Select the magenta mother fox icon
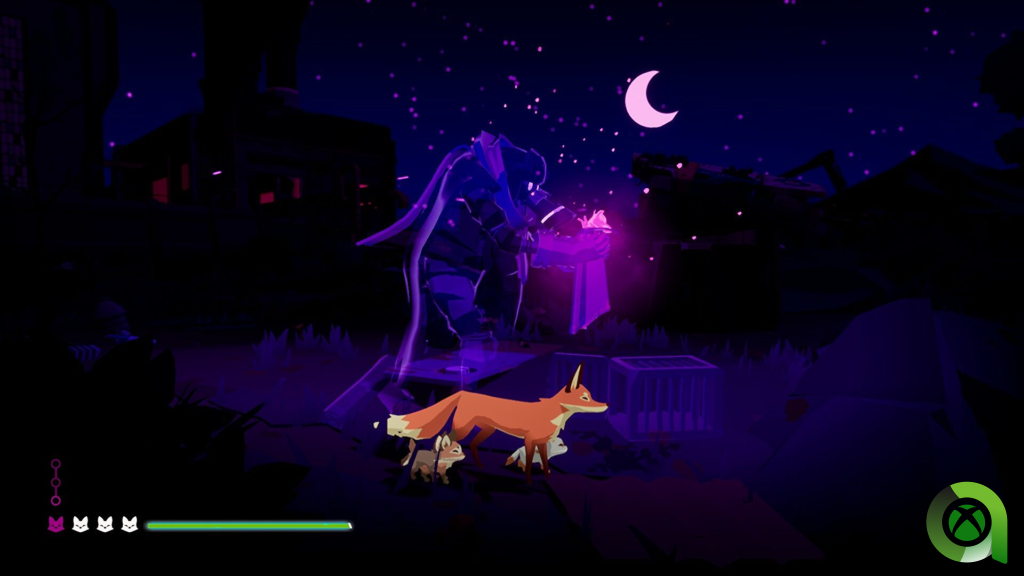This screenshot has width=1024, height=576. coord(56,524)
